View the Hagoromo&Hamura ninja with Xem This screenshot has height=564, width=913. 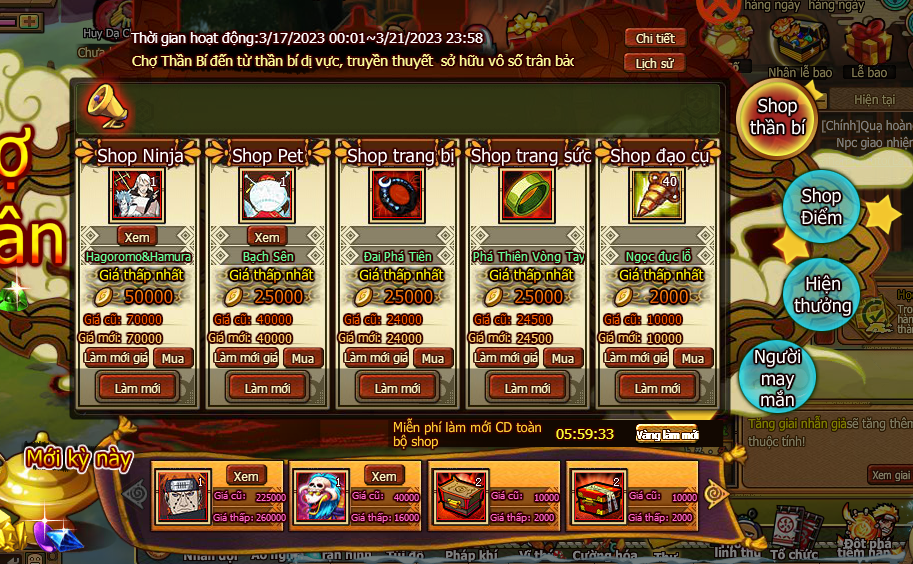coord(137,237)
